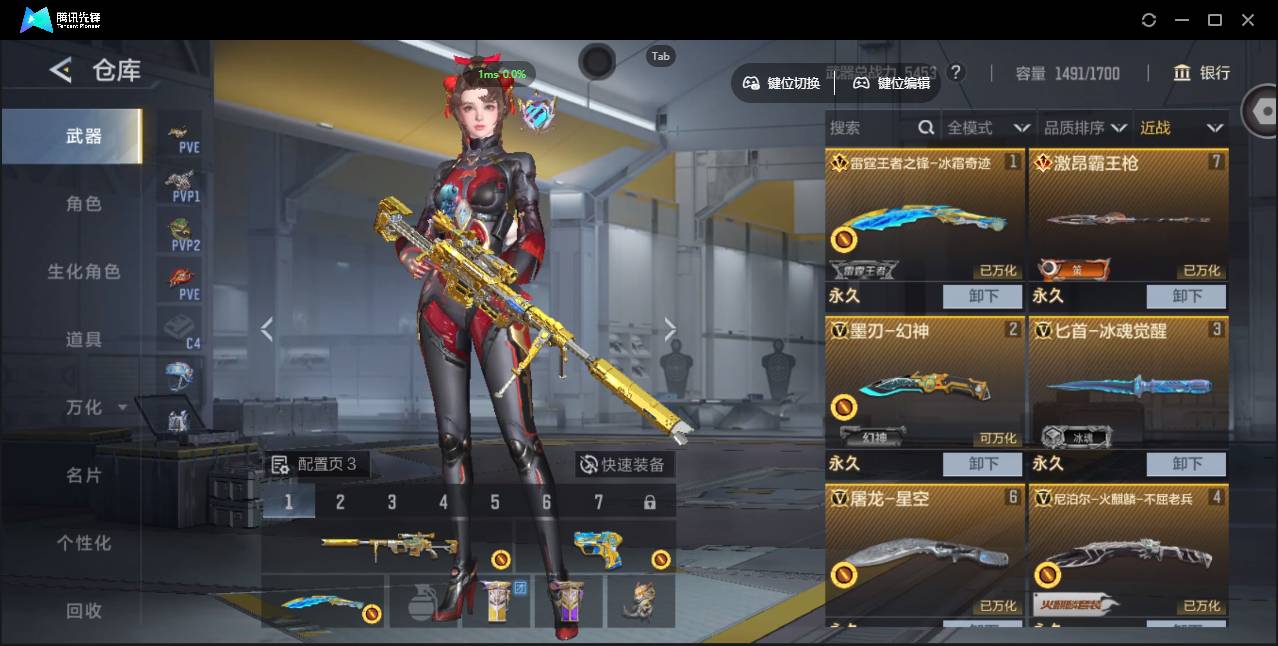Image resolution: width=1278 pixels, height=646 pixels.
Task: Open the 品质排序 sort dropdown
Action: pos(1084,128)
